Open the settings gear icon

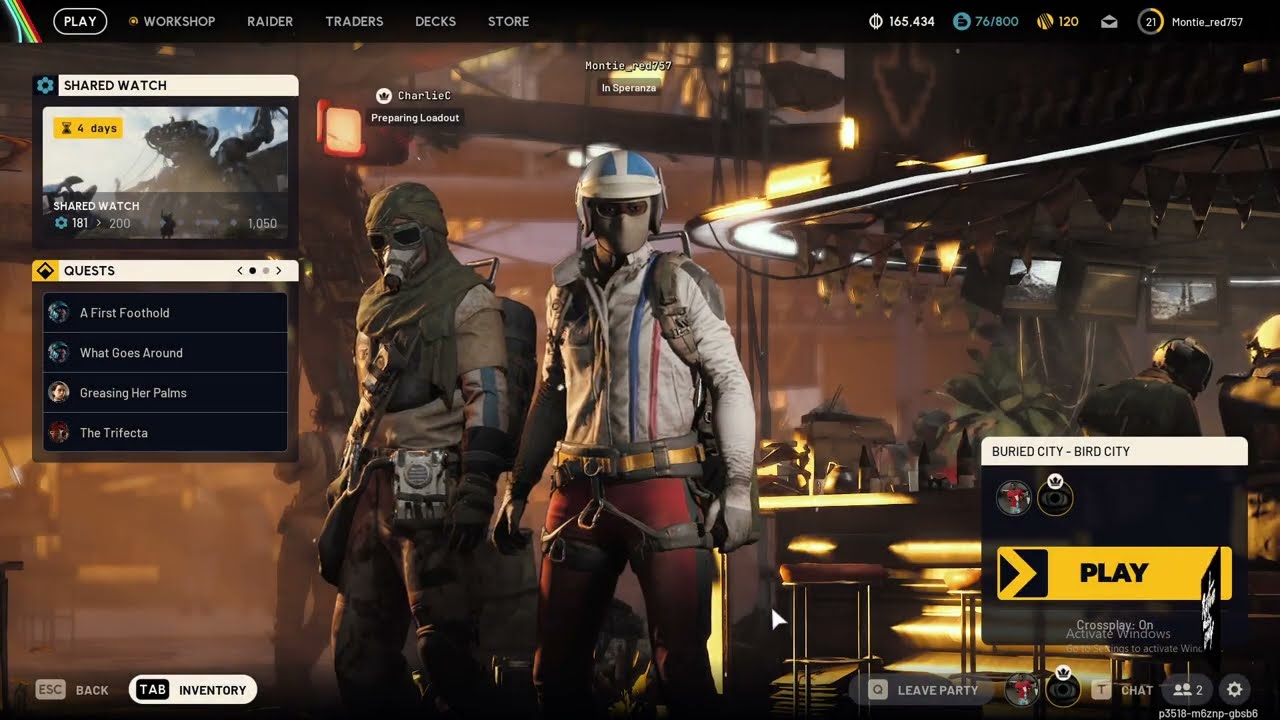(1235, 690)
